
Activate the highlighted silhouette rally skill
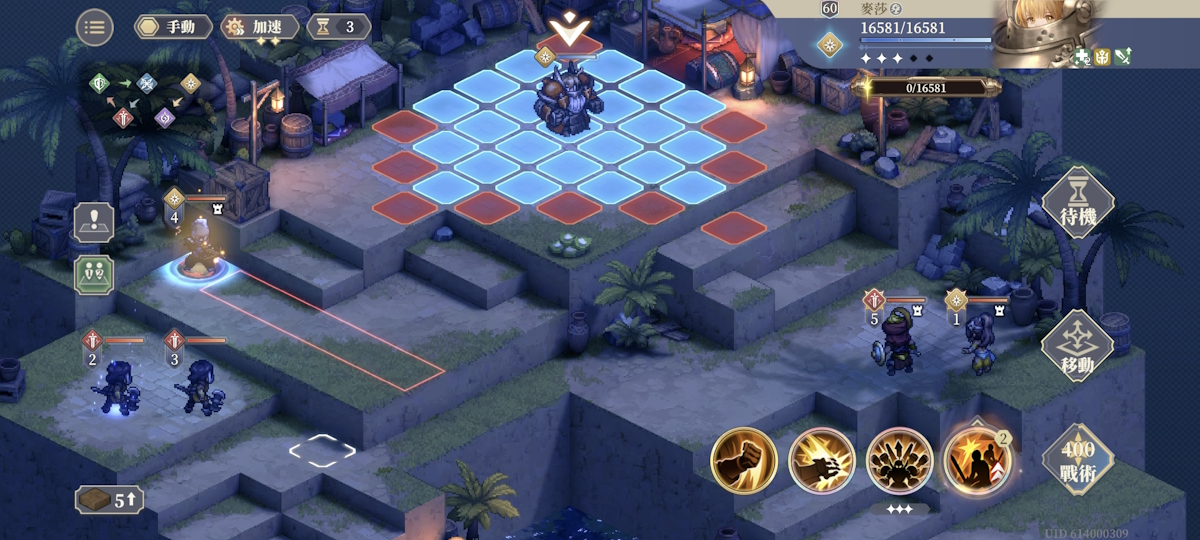(977, 461)
